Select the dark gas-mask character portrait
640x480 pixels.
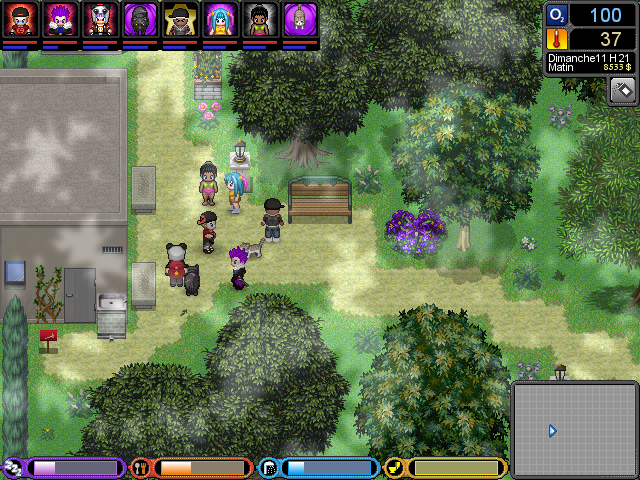140,20
